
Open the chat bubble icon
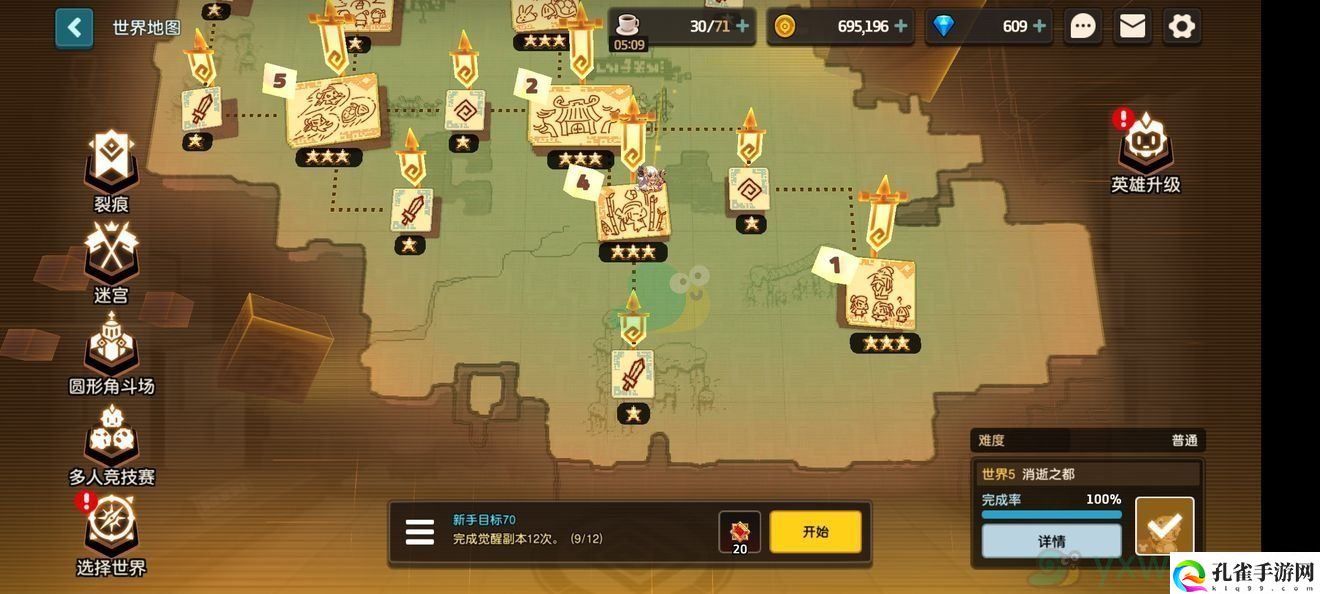point(1083,27)
